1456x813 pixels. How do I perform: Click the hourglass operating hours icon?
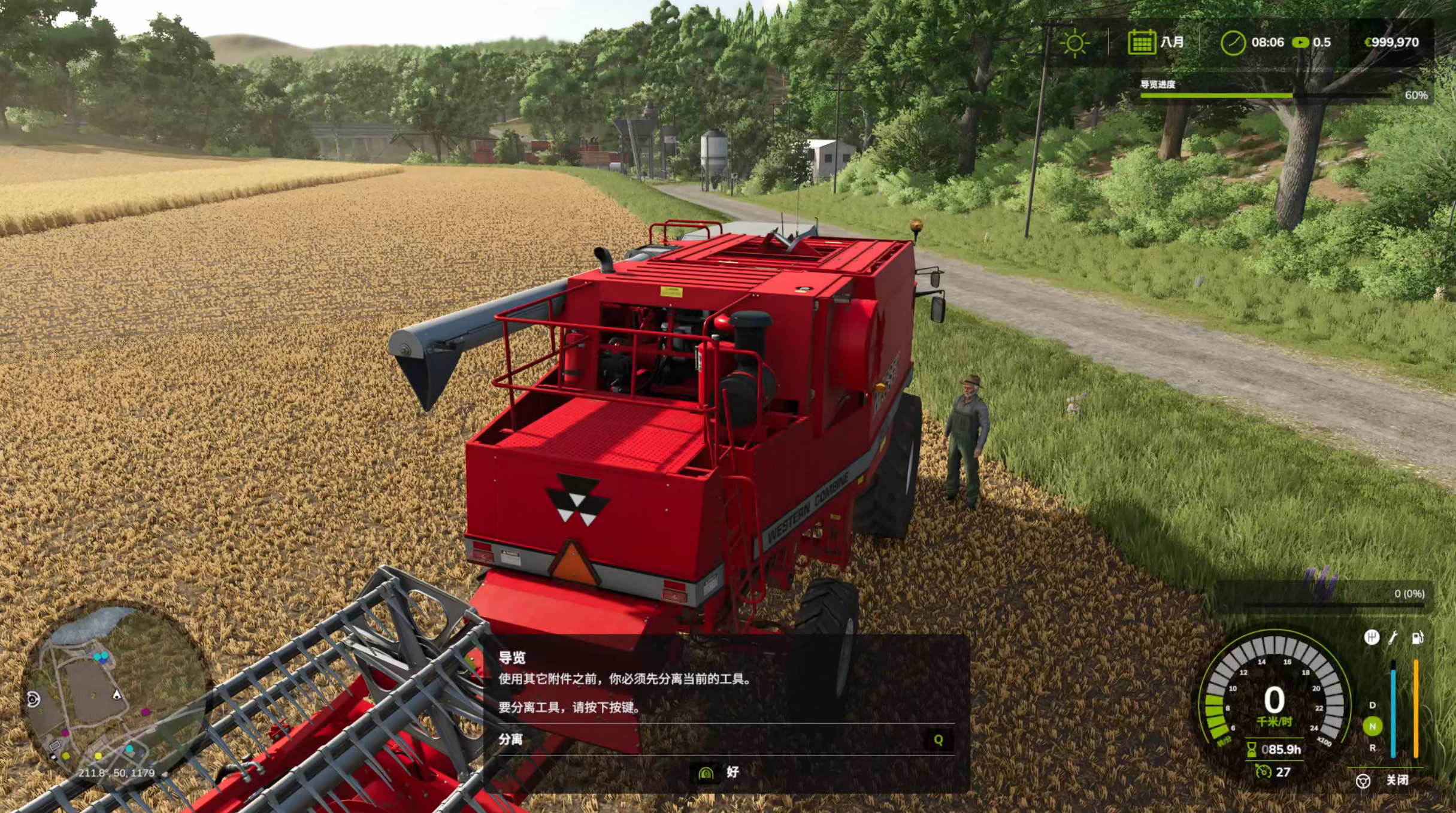pos(1252,749)
